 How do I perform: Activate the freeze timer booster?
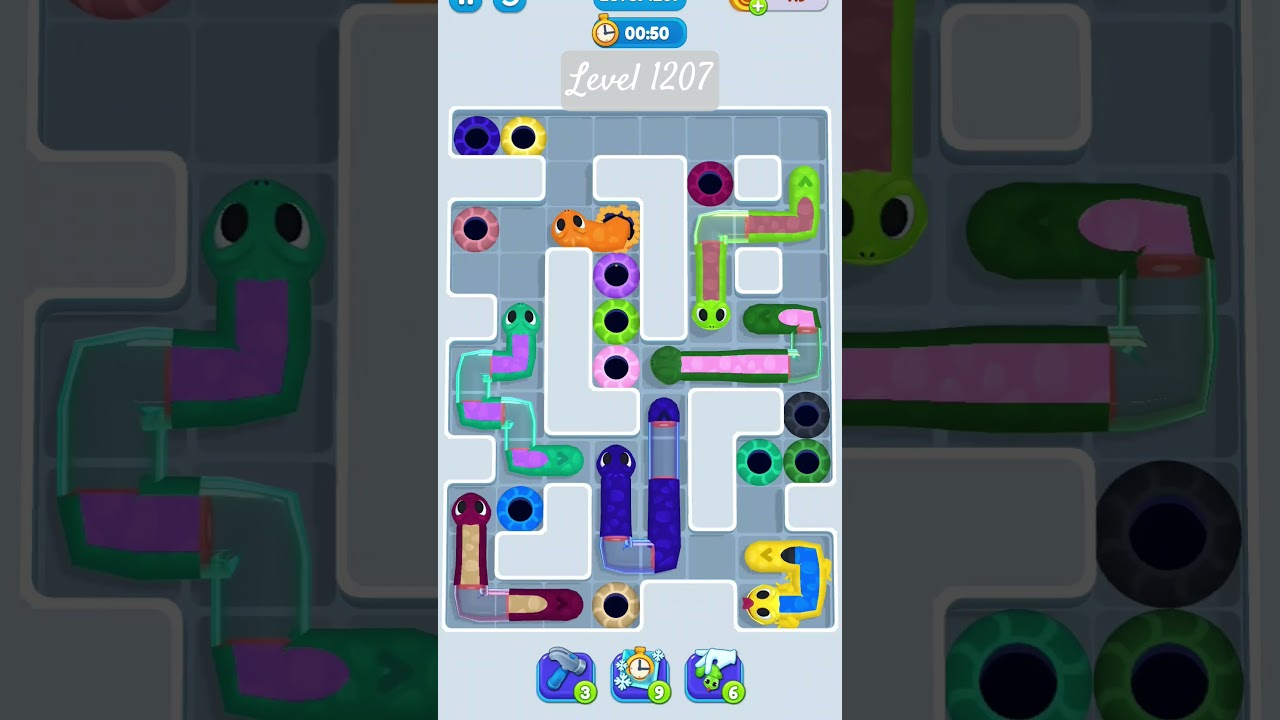click(640, 674)
